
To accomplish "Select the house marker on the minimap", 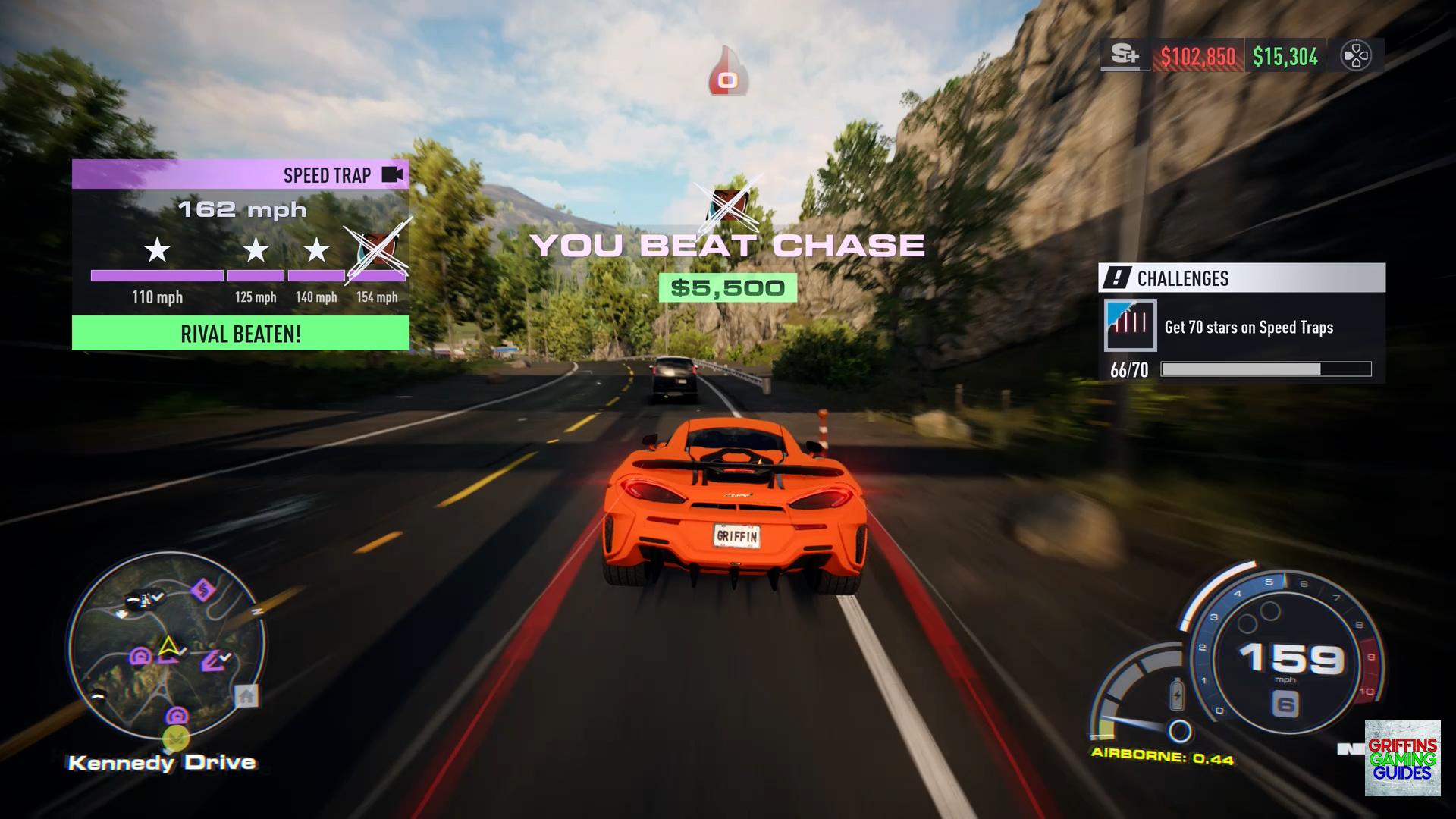I will coord(246,695).
